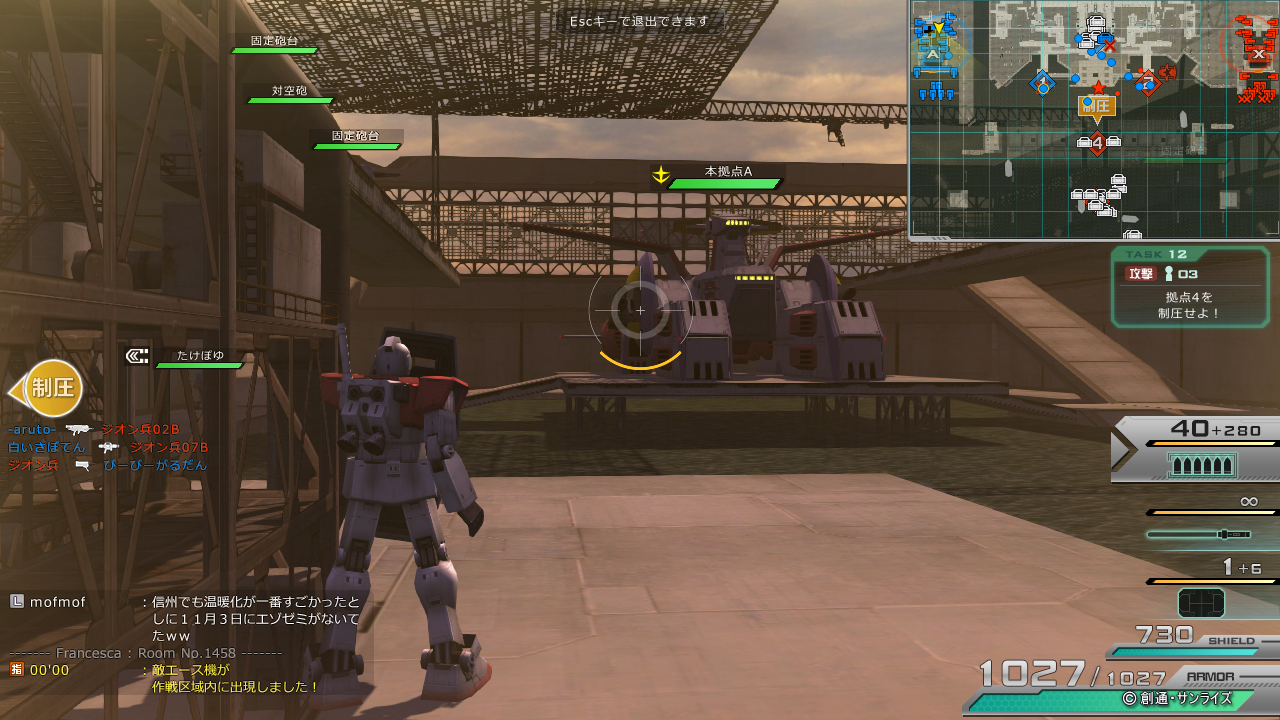
Task: Select the machine gun magazine weapon slot
Action: [1202, 465]
